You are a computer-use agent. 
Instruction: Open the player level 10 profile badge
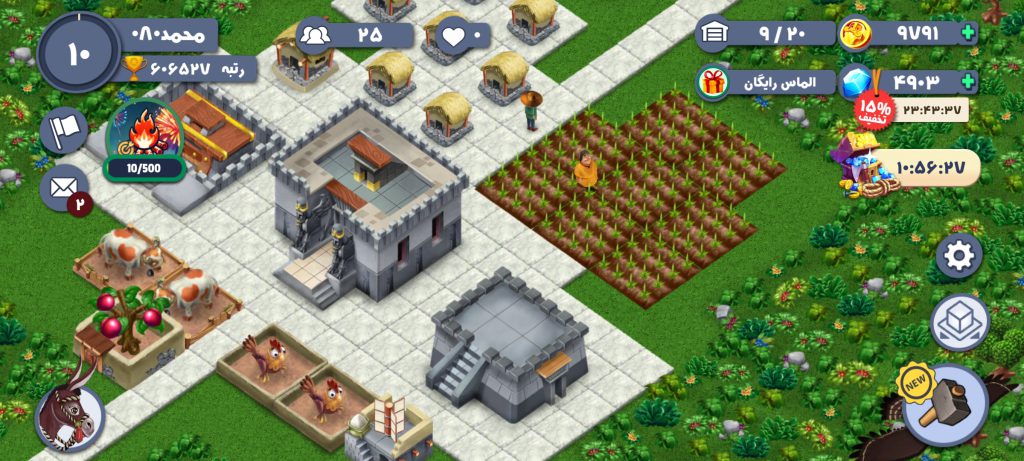click(x=78, y=52)
